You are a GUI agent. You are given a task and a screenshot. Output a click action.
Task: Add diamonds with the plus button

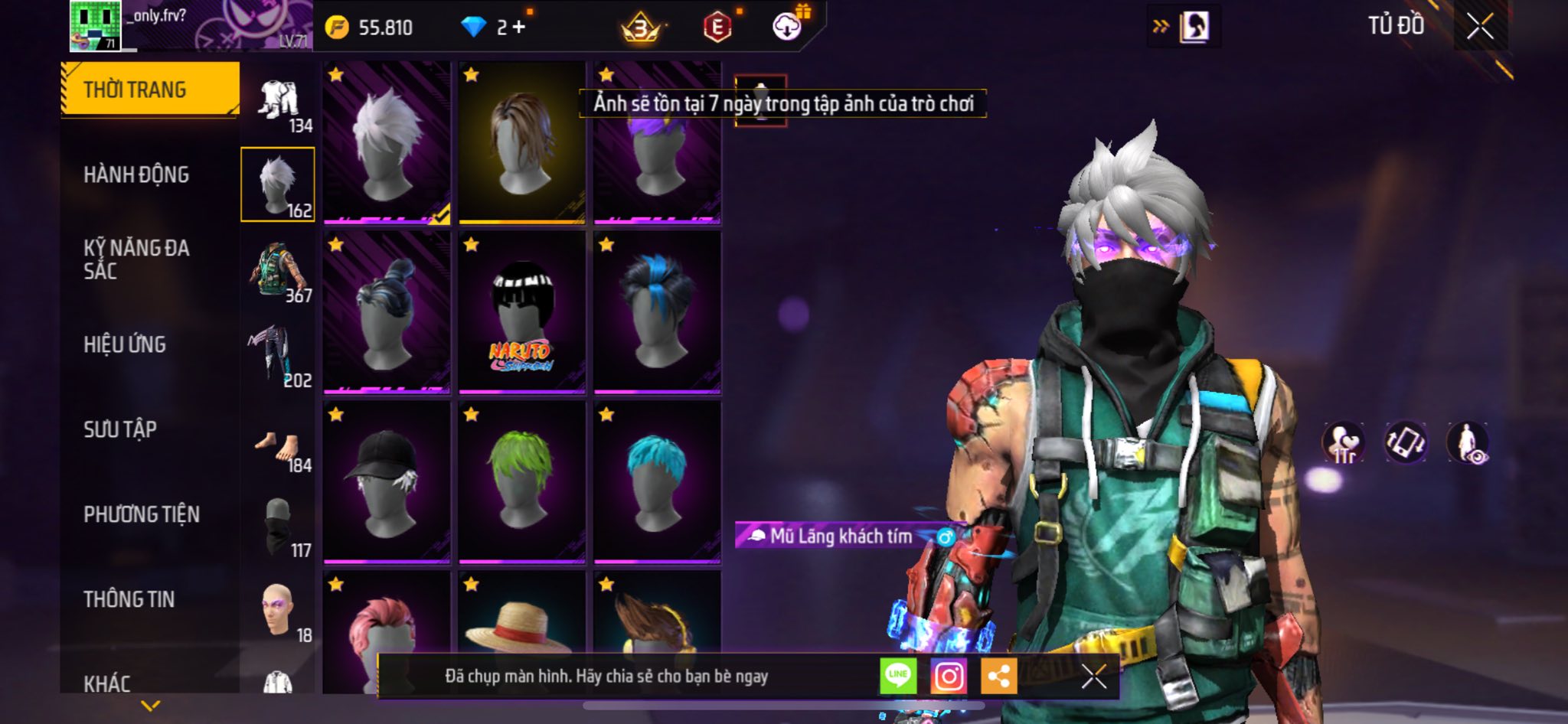pos(520,28)
